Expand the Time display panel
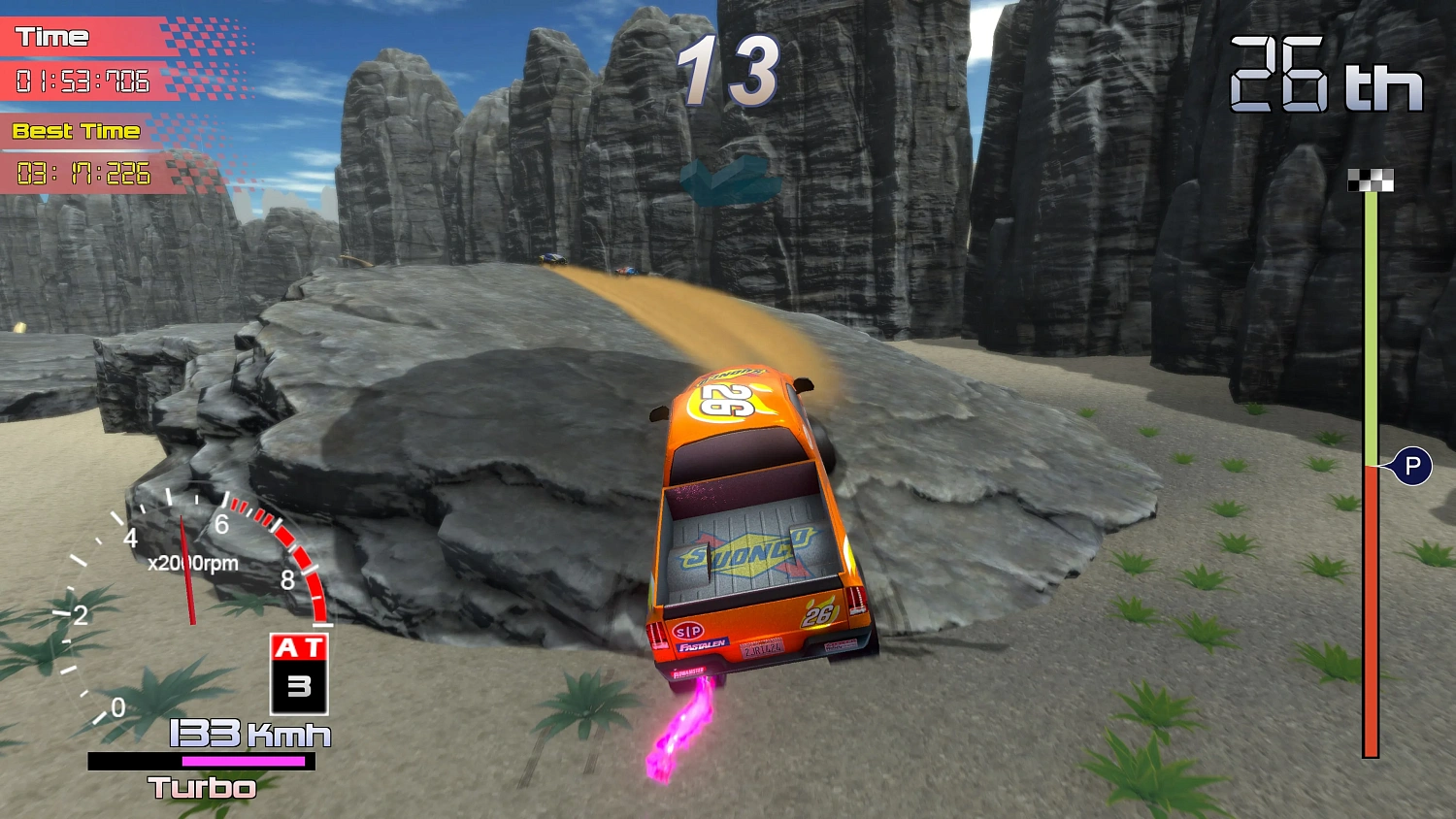The image size is (1456, 819). tap(82, 82)
